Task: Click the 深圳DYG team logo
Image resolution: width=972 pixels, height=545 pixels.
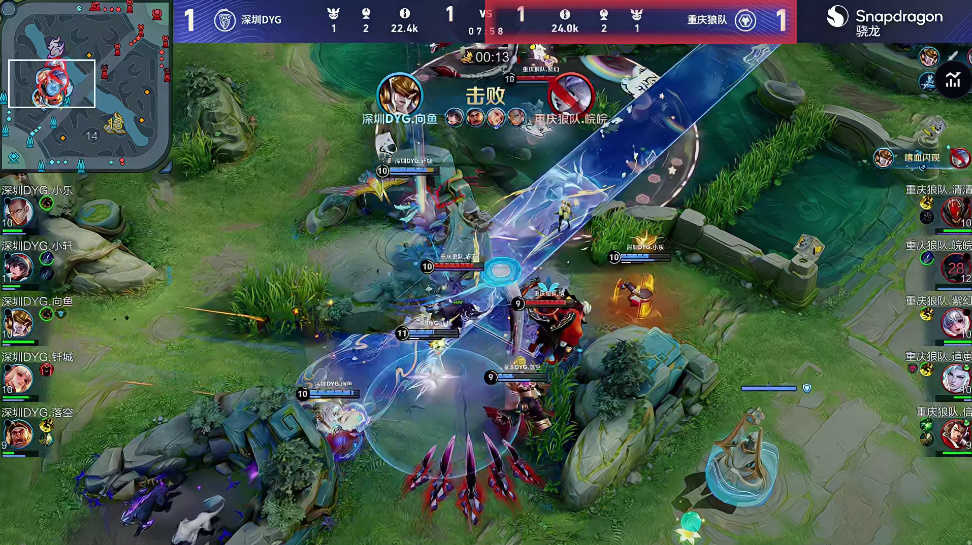Action: (226, 20)
